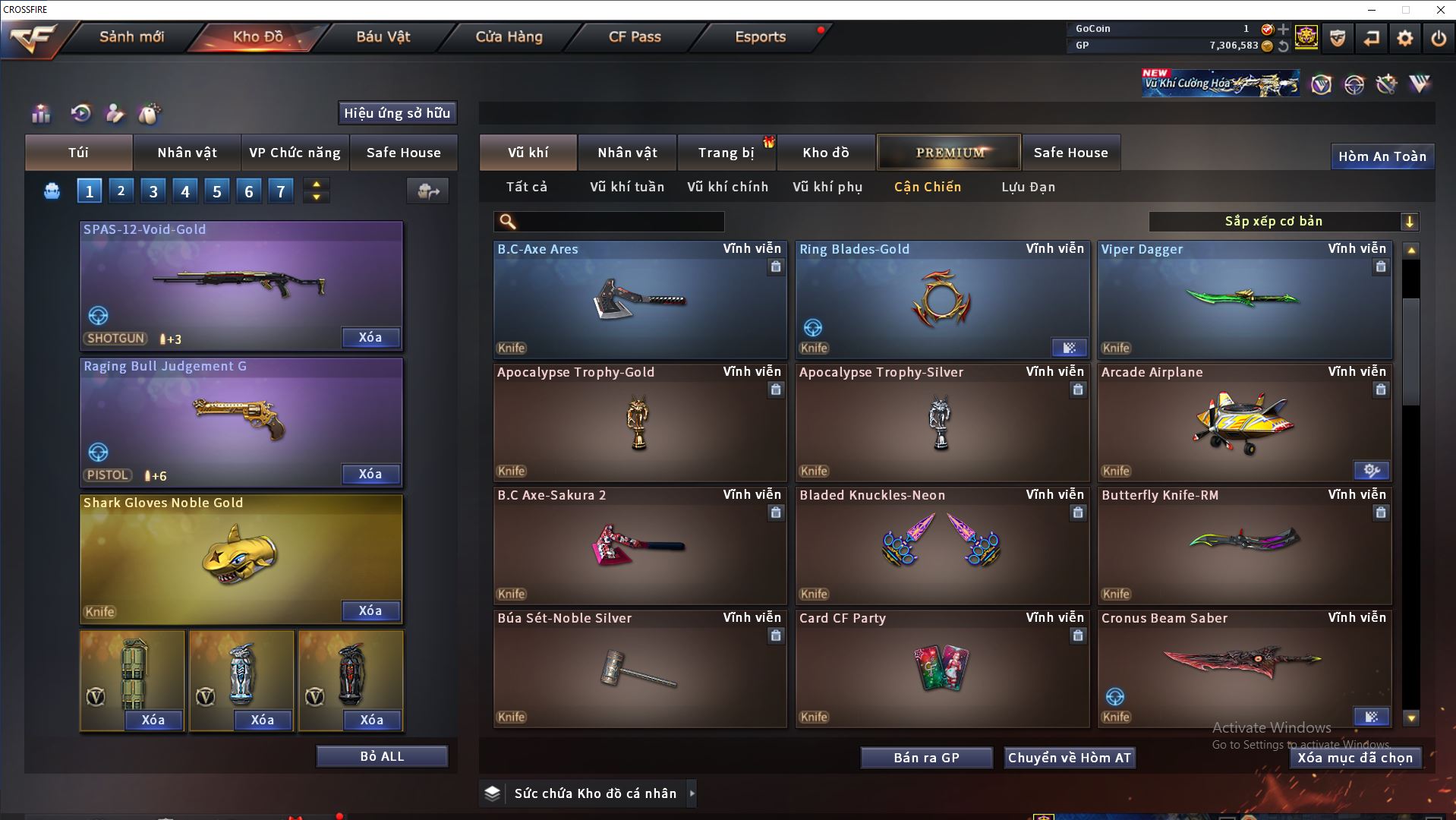
Task: Clear all equipped items with Bỏ ALL
Action: click(382, 756)
